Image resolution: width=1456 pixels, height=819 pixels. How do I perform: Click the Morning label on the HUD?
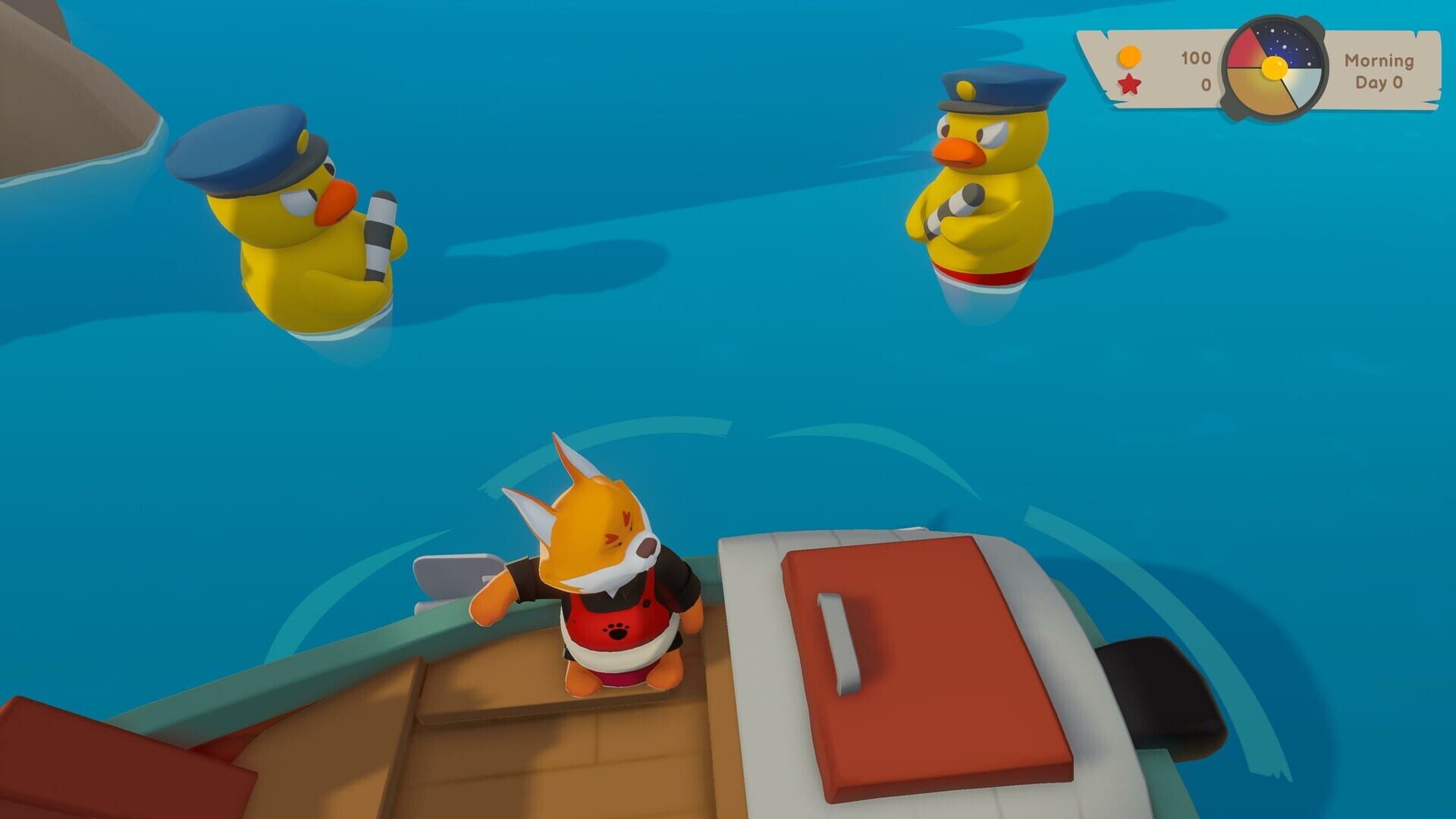click(x=1379, y=61)
